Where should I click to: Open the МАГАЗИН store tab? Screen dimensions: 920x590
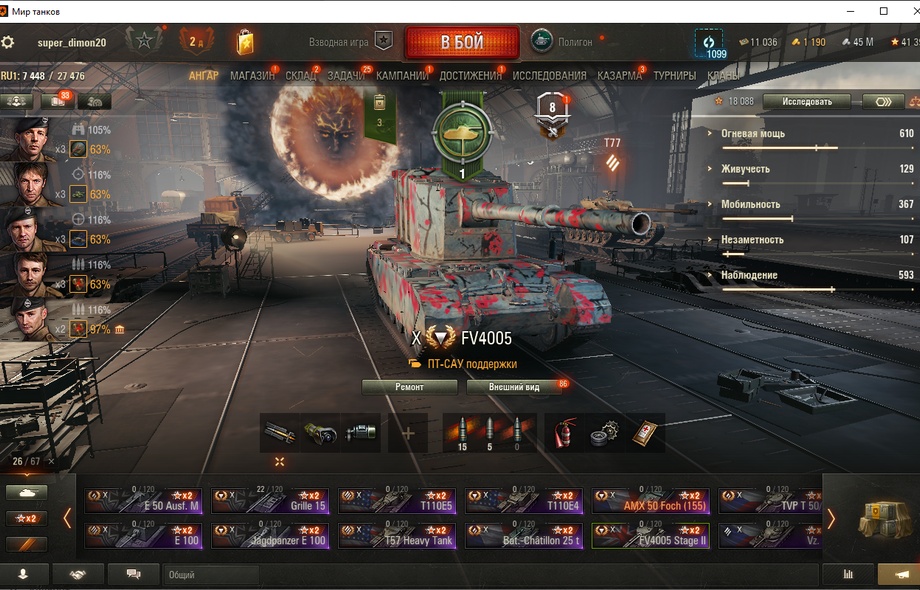[252, 75]
